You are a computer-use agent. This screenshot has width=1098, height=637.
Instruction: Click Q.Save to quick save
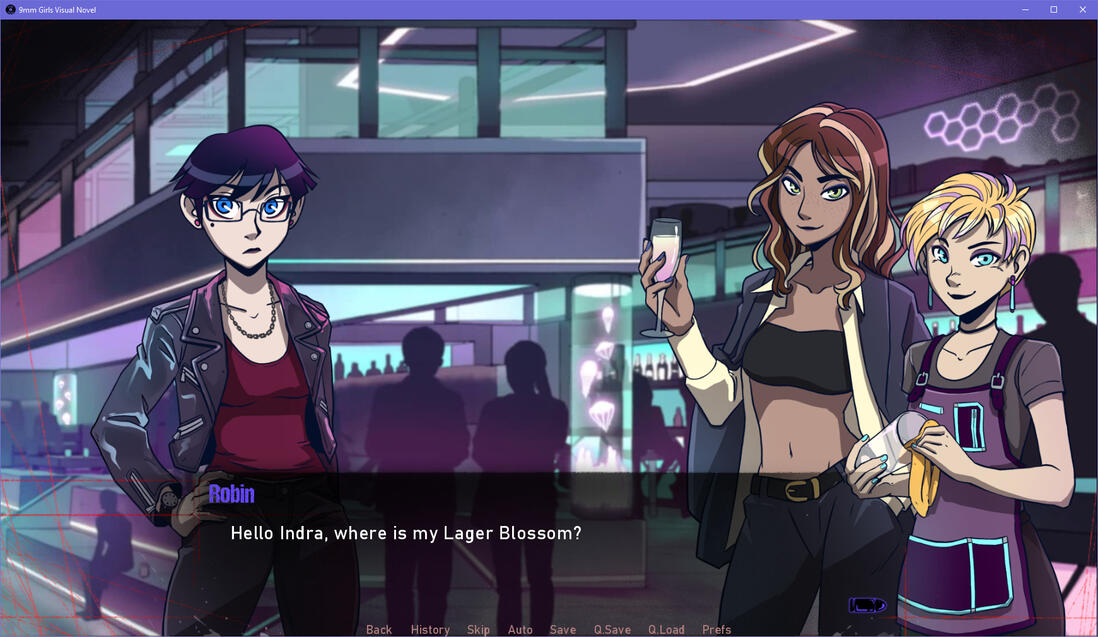pyautogui.click(x=612, y=629)
